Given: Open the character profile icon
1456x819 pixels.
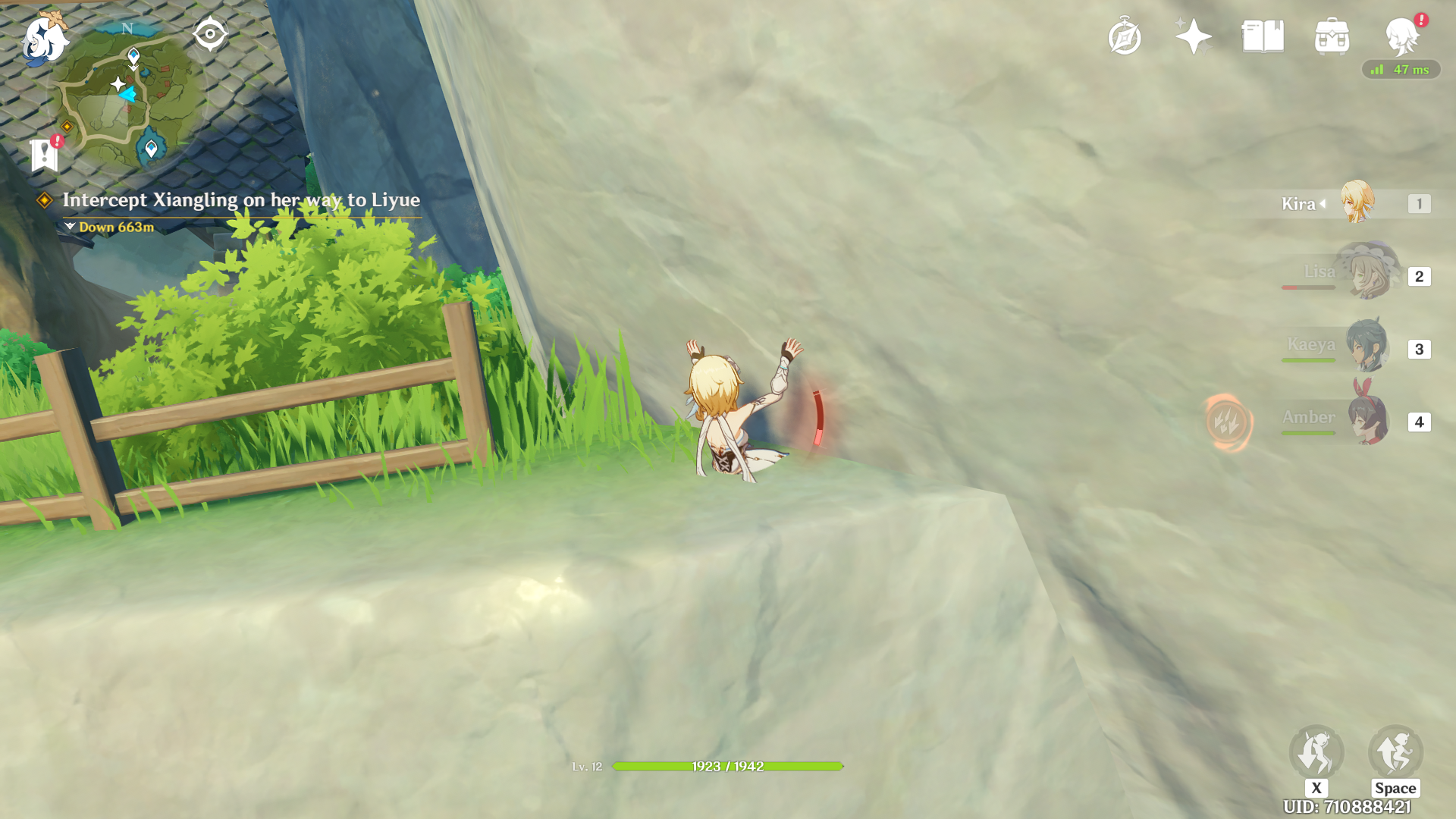Looking at the screenshot, I should [1401, 36].
